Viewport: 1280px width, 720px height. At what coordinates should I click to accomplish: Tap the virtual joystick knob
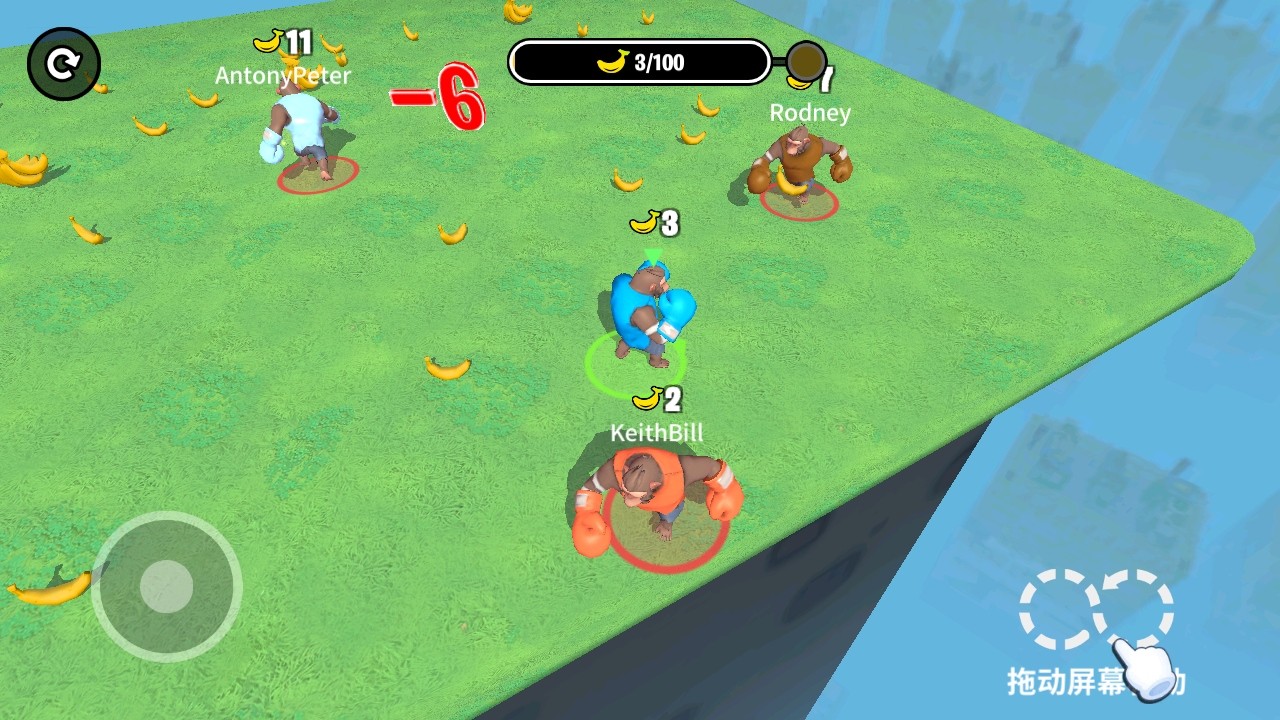[x=166, y=586]
